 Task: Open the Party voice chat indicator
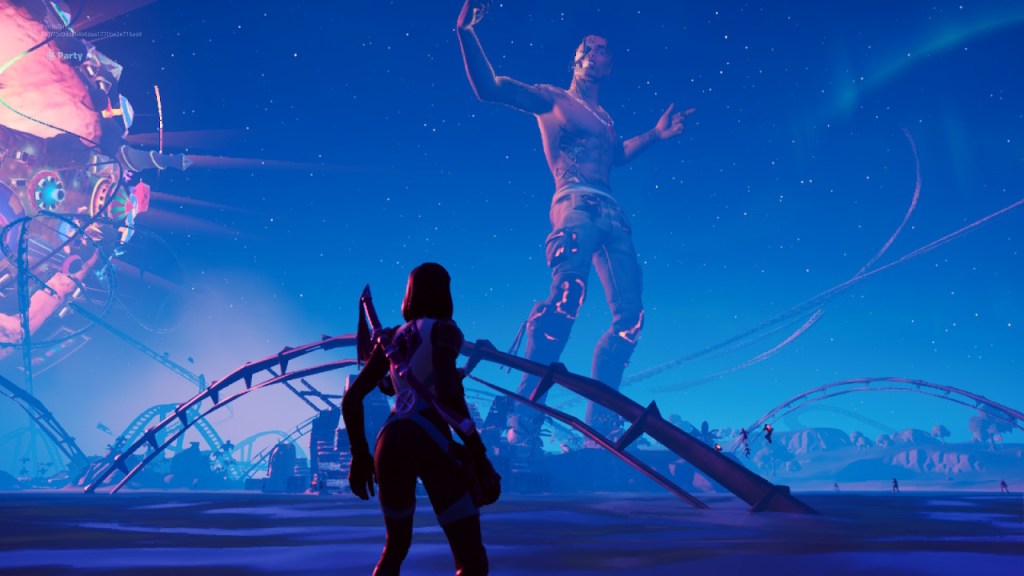(x=66, y=56)
